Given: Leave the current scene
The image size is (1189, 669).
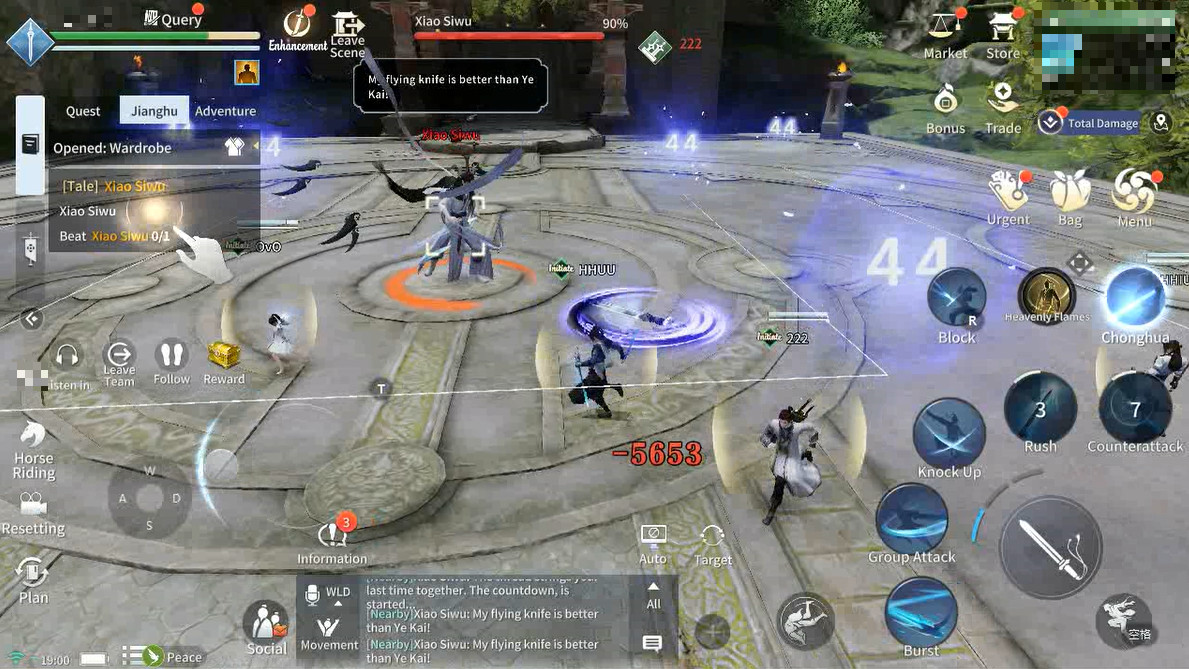Looking at the screenshot, I should 347,34.
